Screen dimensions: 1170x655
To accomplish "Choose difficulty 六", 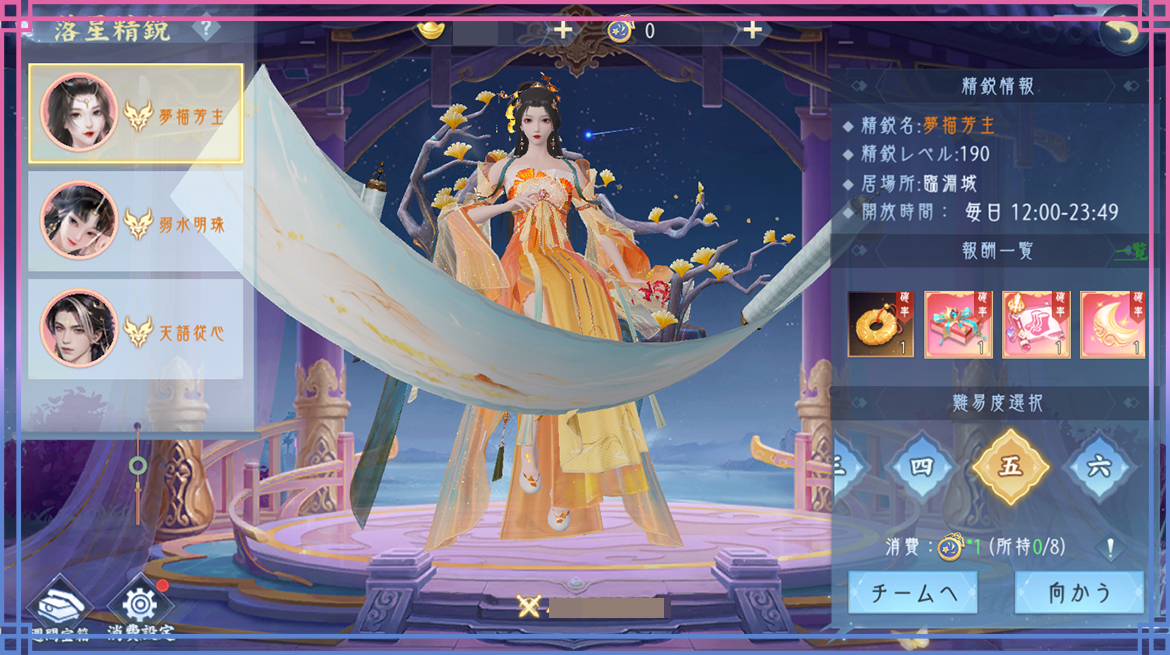I will (x=1099, y=467).
